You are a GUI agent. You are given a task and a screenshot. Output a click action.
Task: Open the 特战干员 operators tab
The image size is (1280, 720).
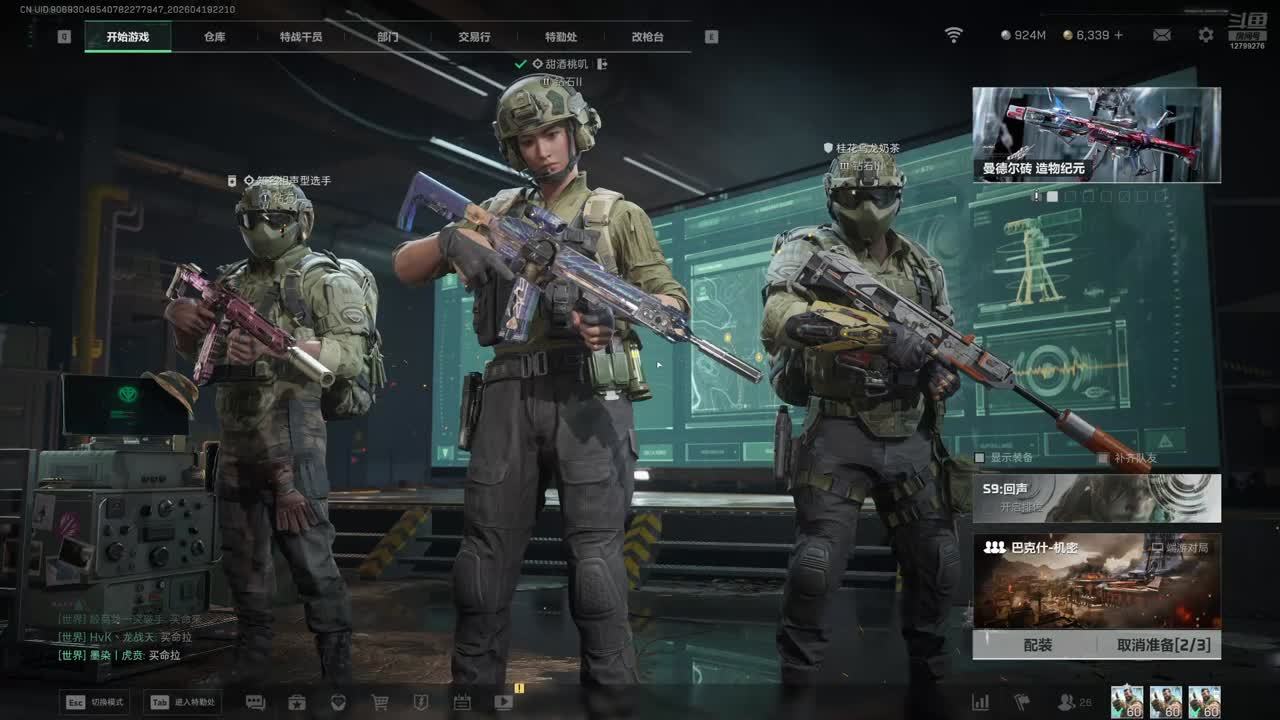point(301,37)
